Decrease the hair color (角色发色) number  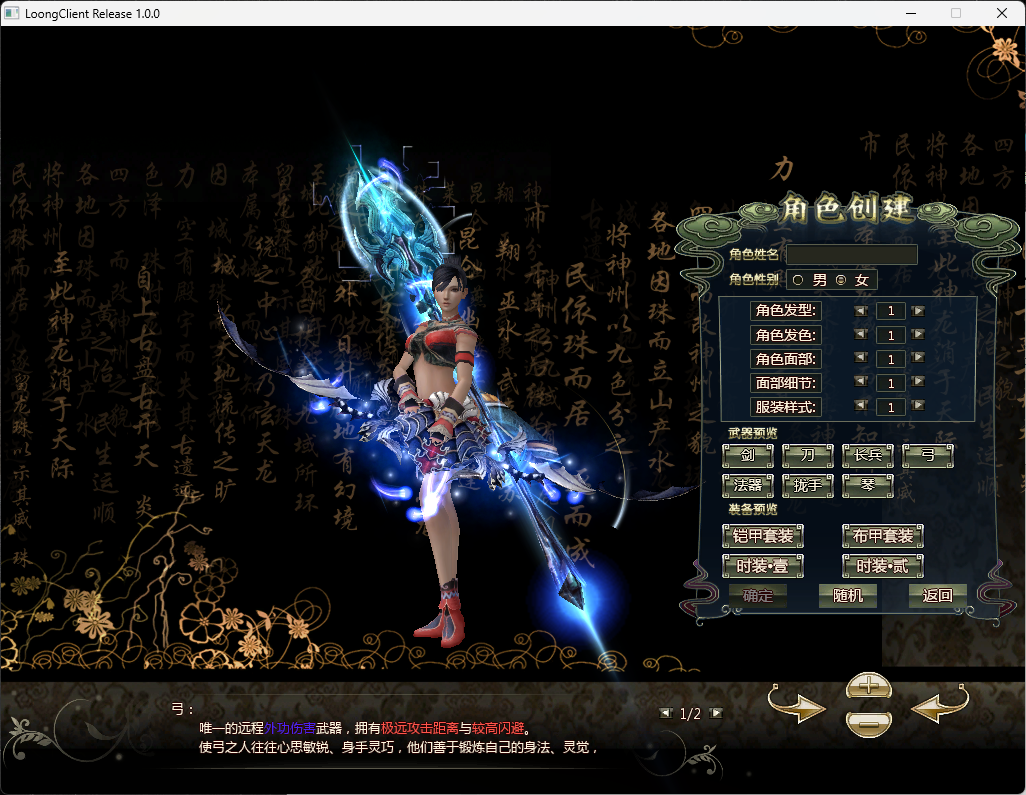coord(860,335)
